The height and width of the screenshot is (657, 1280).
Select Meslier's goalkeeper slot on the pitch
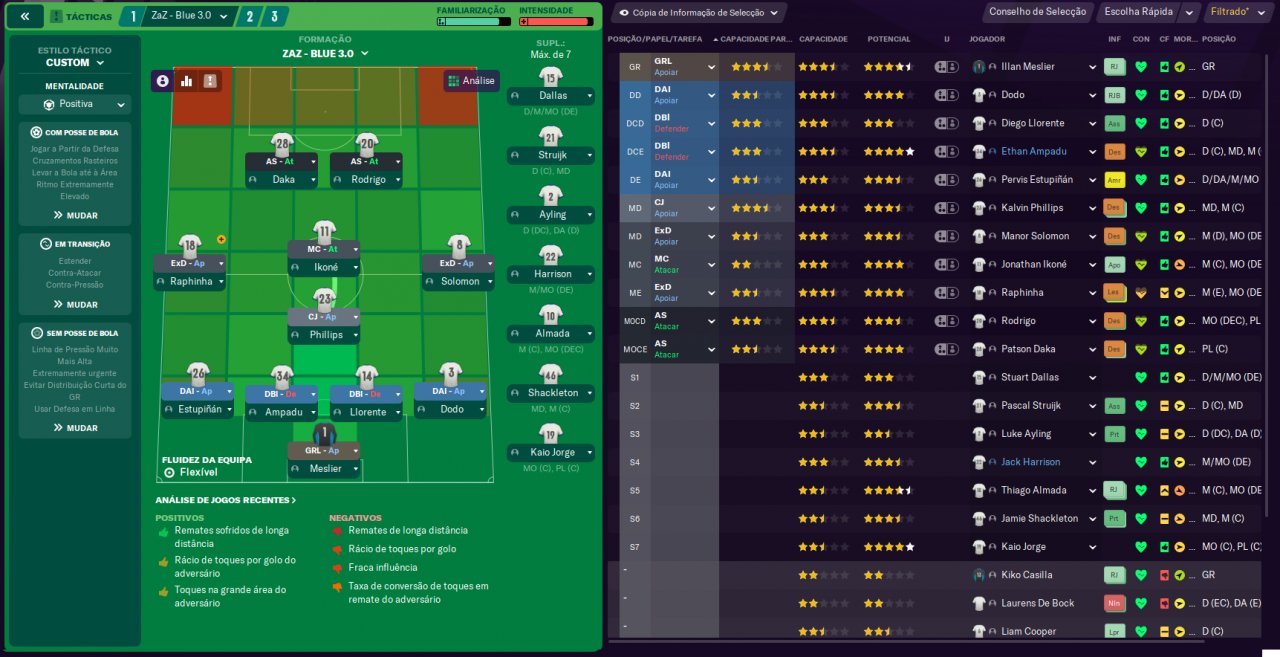pos(323,458)
